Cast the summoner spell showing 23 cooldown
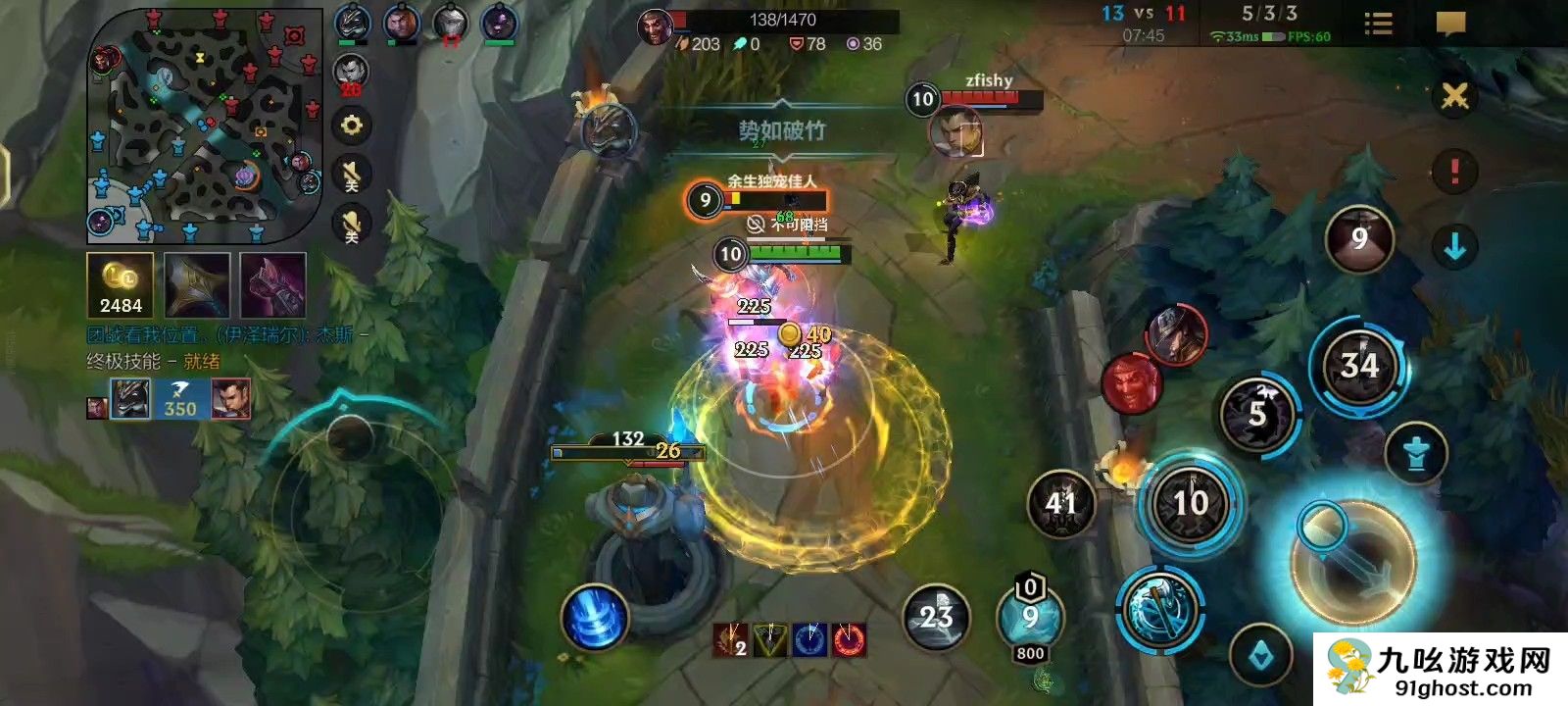This screenshot has height=706, width=1568. pyautogui.click(x=936, y=617)
